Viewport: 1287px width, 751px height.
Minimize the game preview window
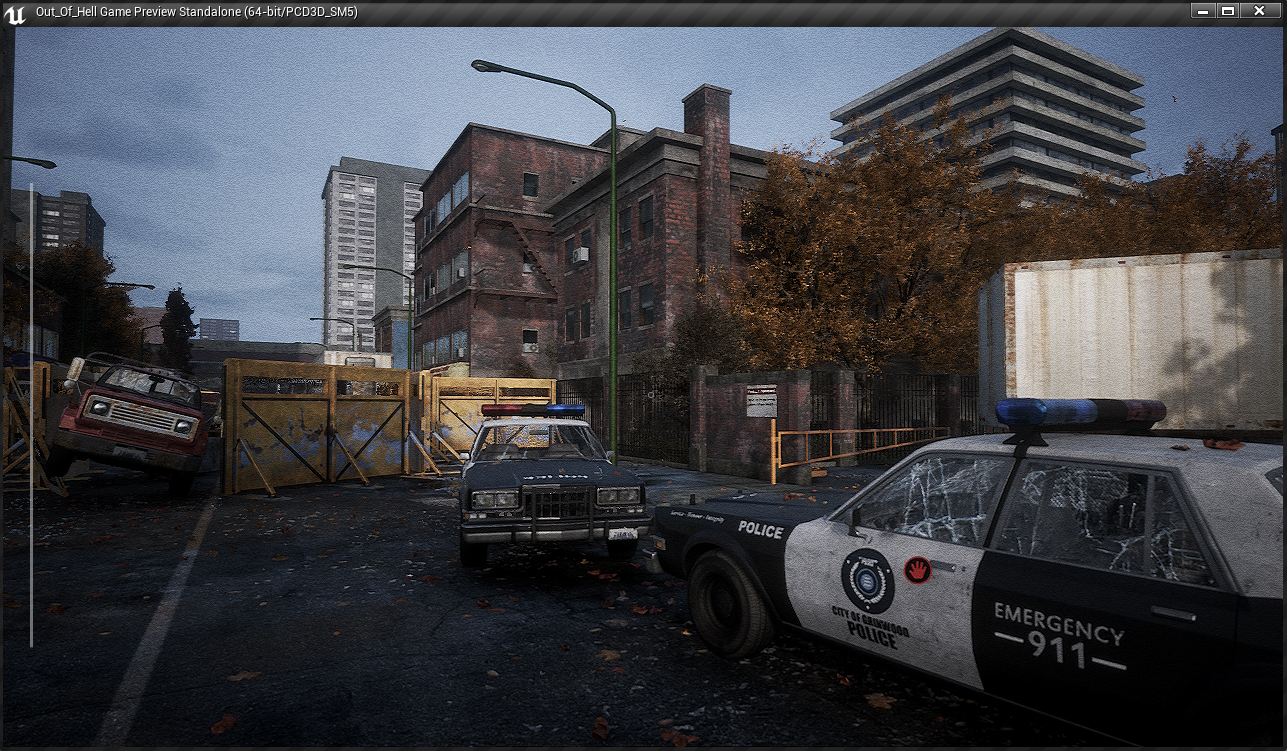(x=1203, y=11)
